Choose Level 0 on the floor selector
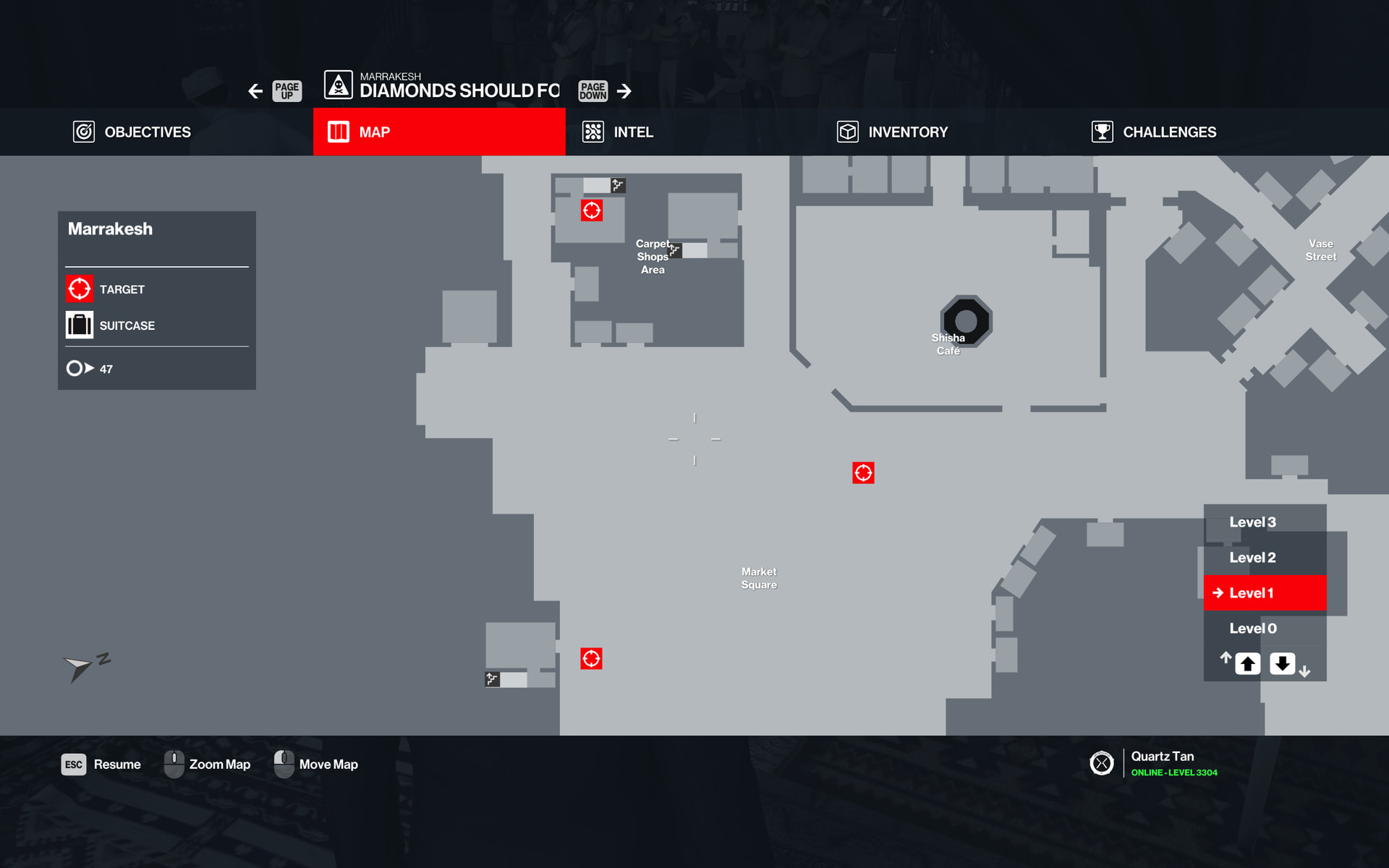The height and width of the screenshot is (868, 1389). click(1252, 629)
